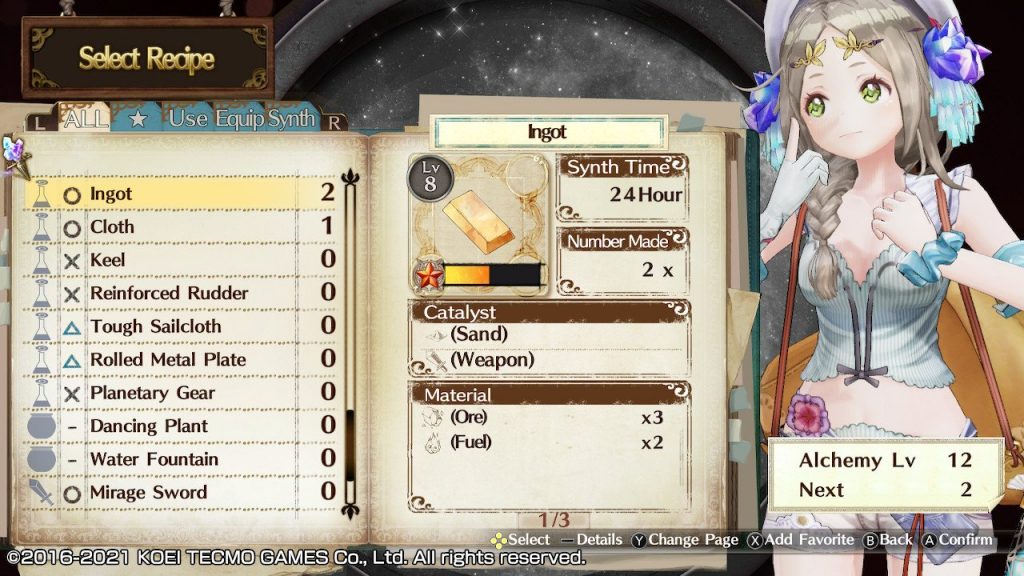The width and height of the screenshot is (1024, 576).
Task: Select the (Weapon) catalyst entry
Action: click(491, 359)
